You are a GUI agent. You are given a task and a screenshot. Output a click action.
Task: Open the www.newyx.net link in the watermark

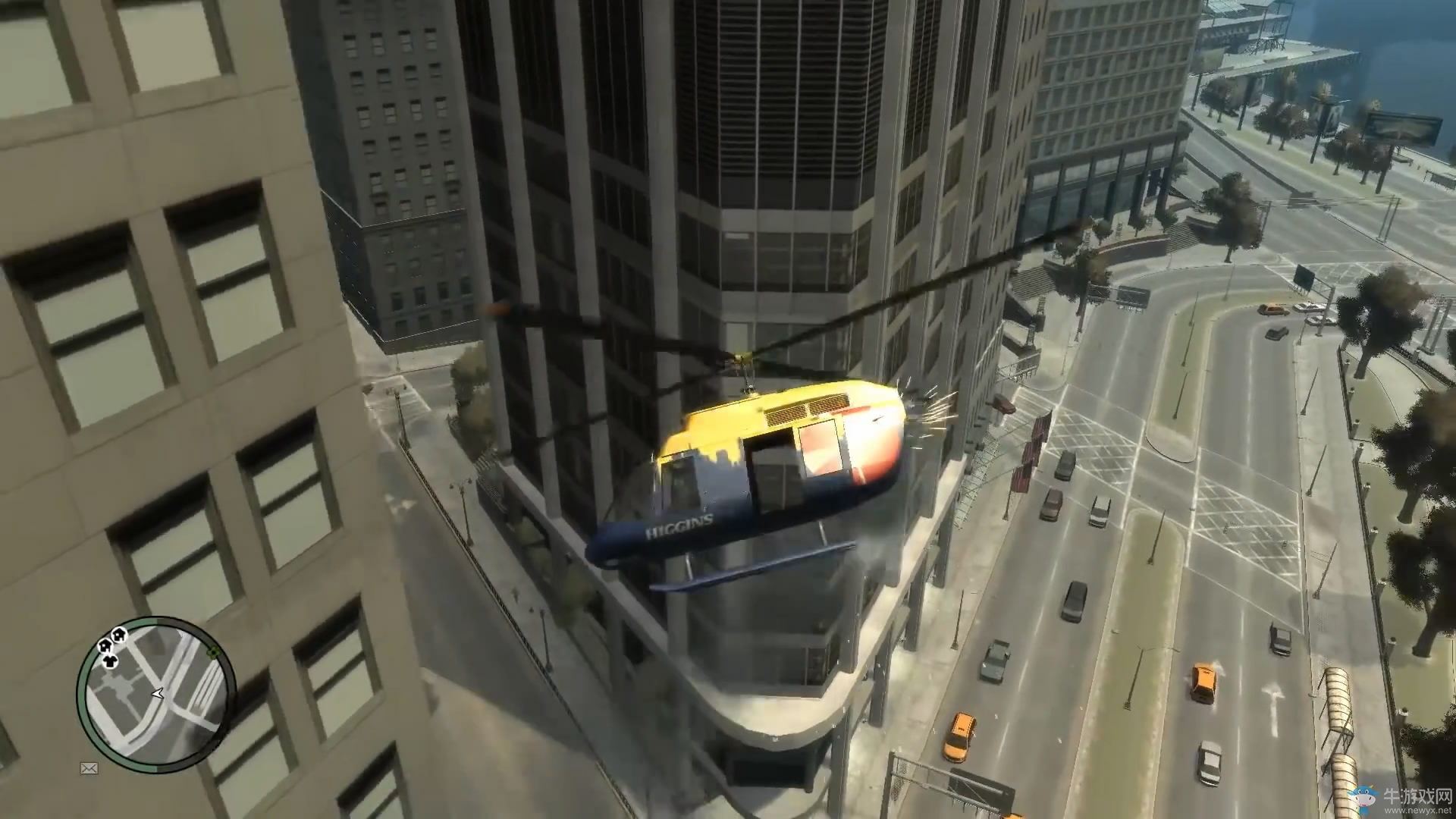click(x=1417, y=811)
